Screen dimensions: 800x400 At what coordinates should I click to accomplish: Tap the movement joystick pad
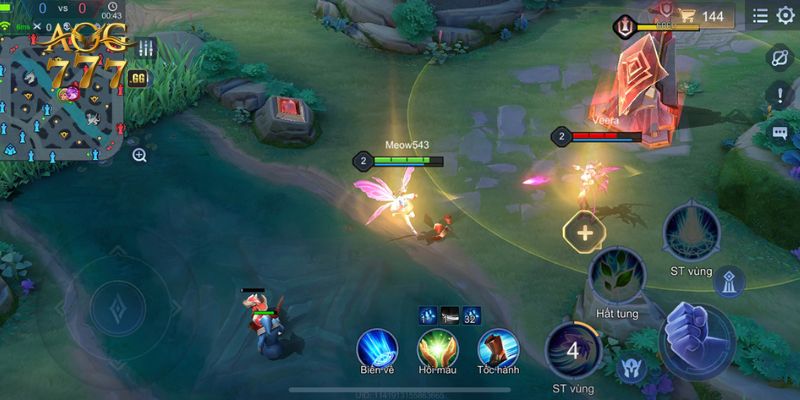[118, 307]
